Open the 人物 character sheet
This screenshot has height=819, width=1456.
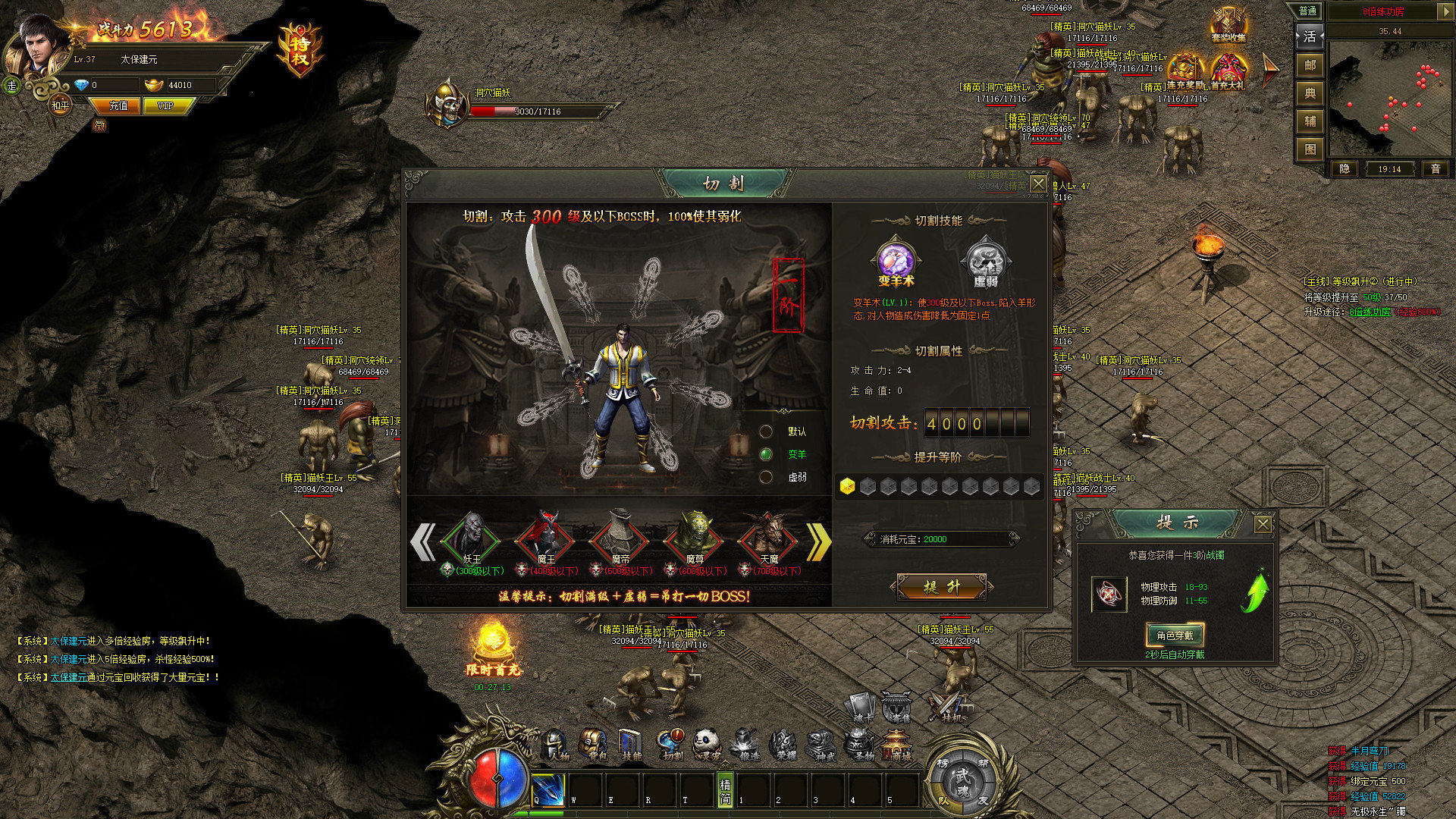[x=557, y=745]
